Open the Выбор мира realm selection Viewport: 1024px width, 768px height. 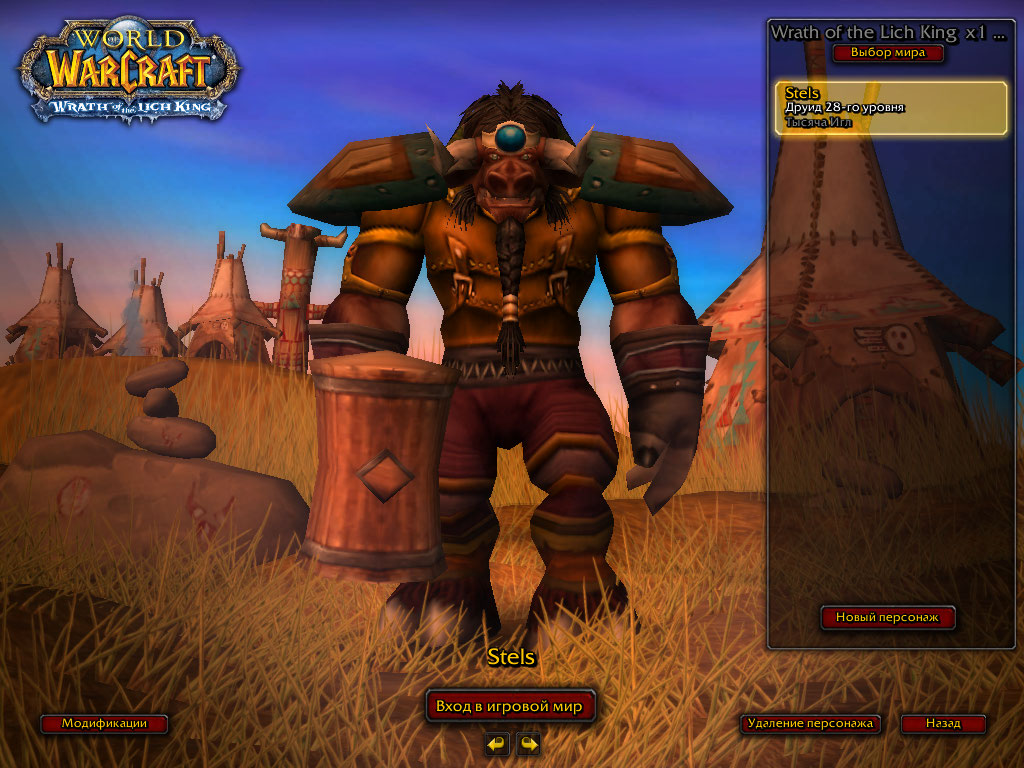(x=888, y=53)
